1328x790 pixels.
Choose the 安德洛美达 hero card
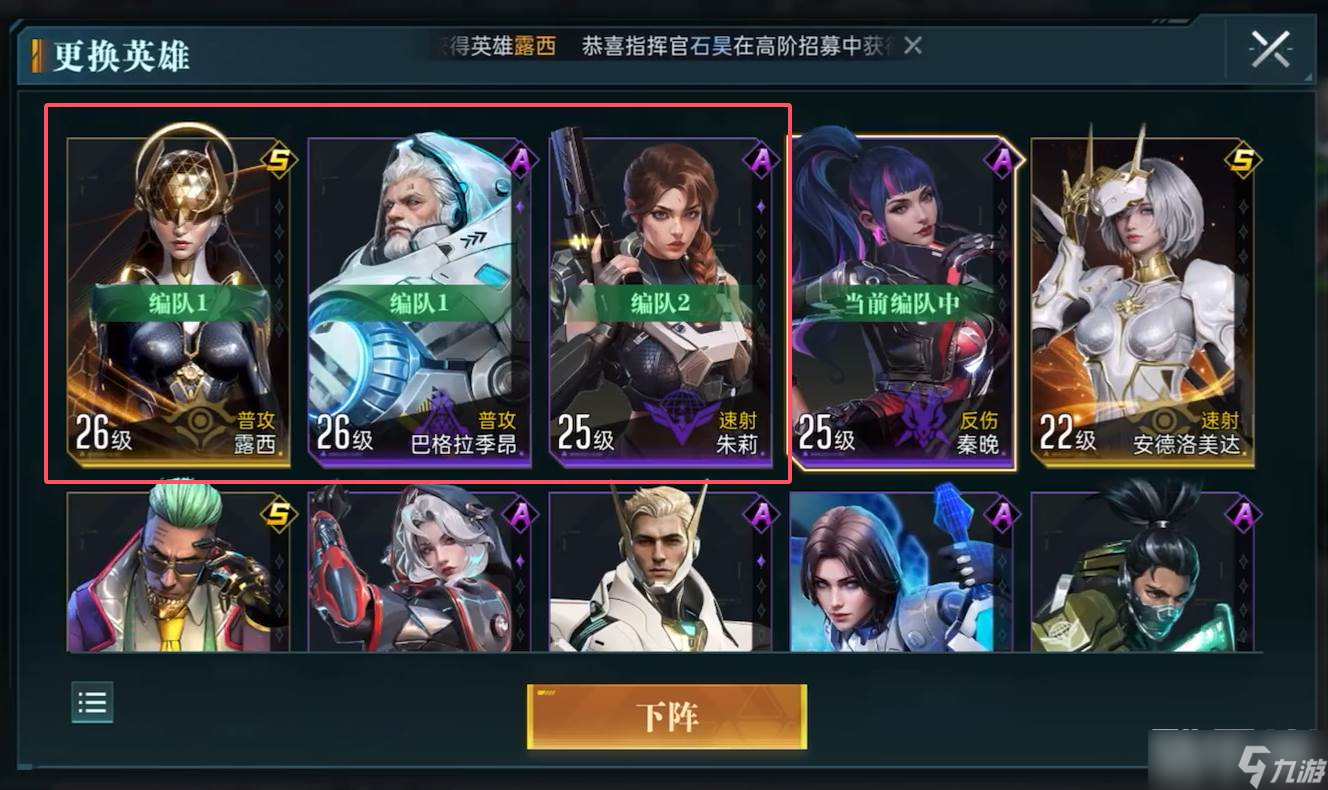(x=1143, y=302)
